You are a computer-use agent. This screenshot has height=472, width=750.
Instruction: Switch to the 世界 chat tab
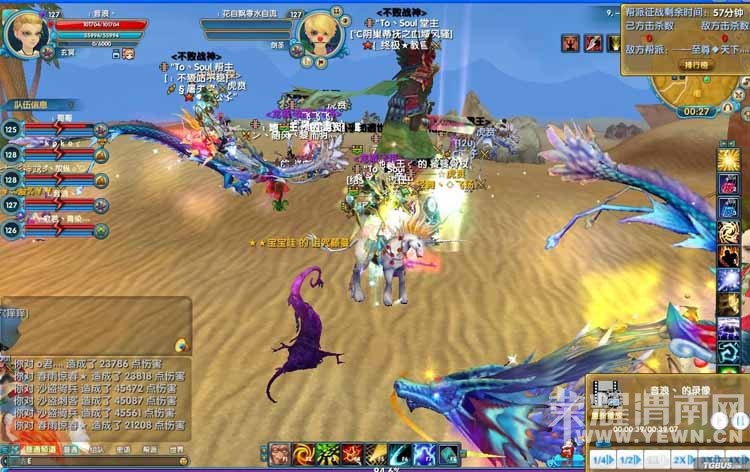point(176,450)
